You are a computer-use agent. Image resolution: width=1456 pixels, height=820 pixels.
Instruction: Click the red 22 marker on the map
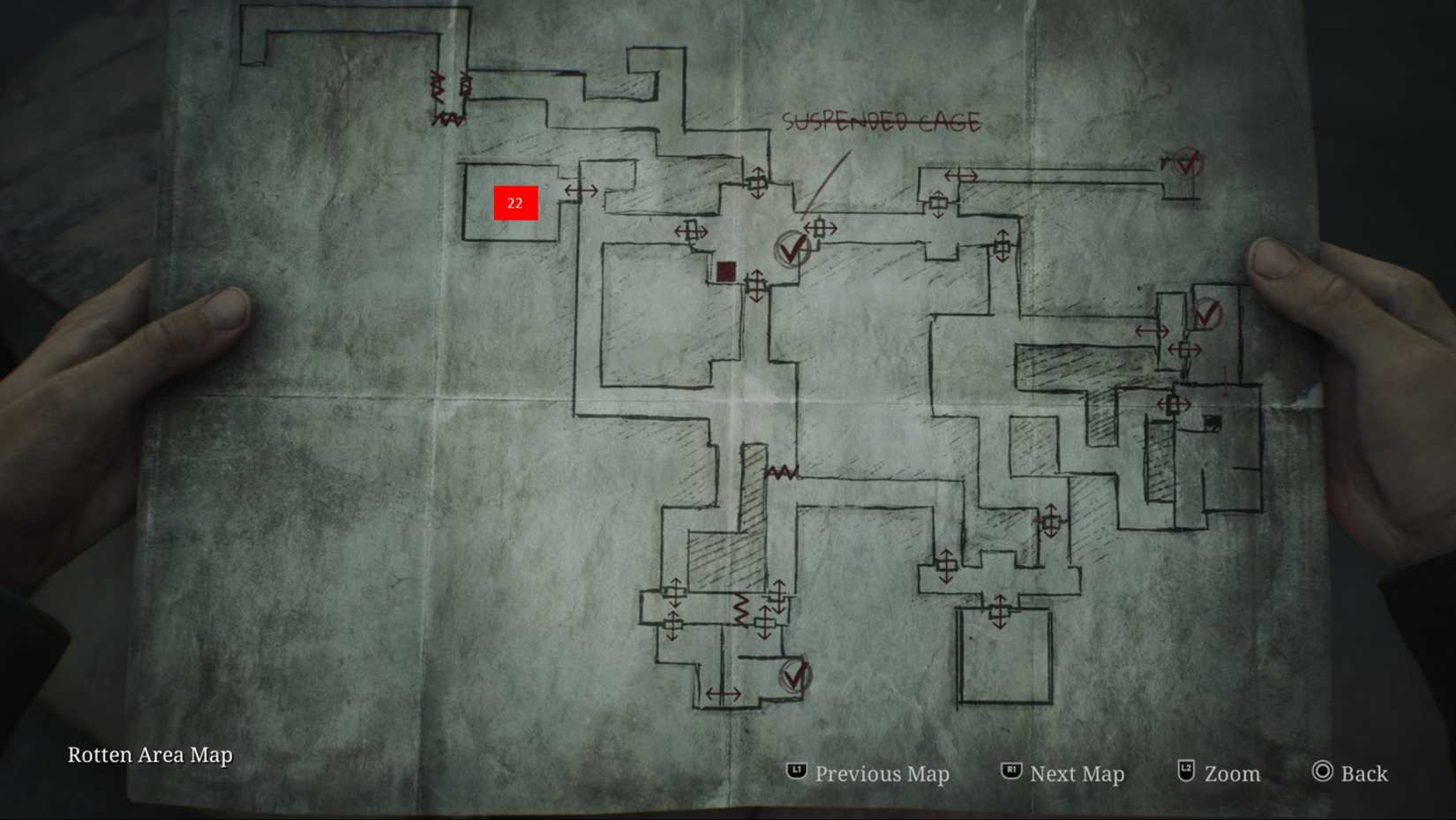coord(515,203)
